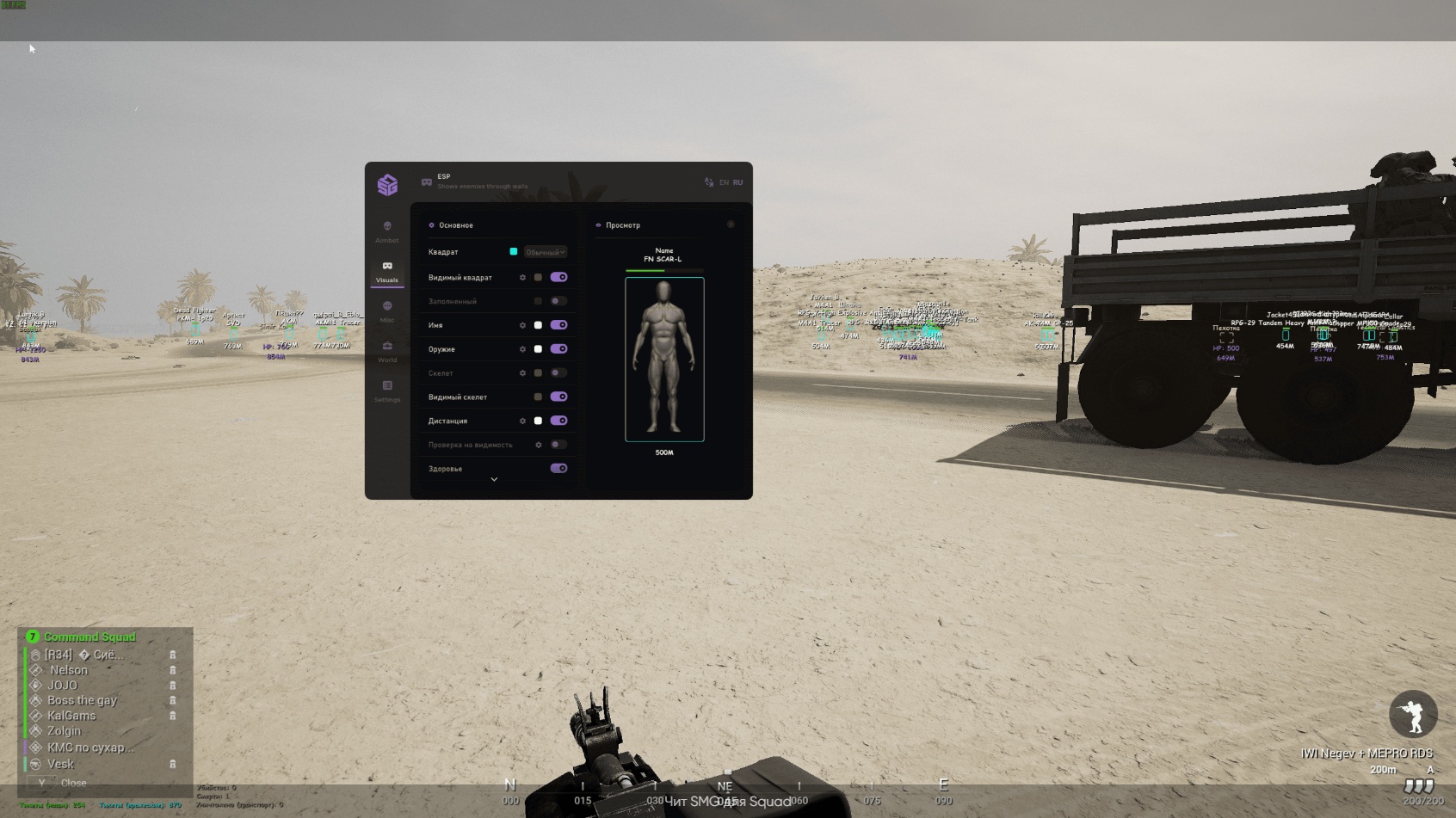
Task: Switch to the Visuals tab
Action: click(x=387, y=270)
